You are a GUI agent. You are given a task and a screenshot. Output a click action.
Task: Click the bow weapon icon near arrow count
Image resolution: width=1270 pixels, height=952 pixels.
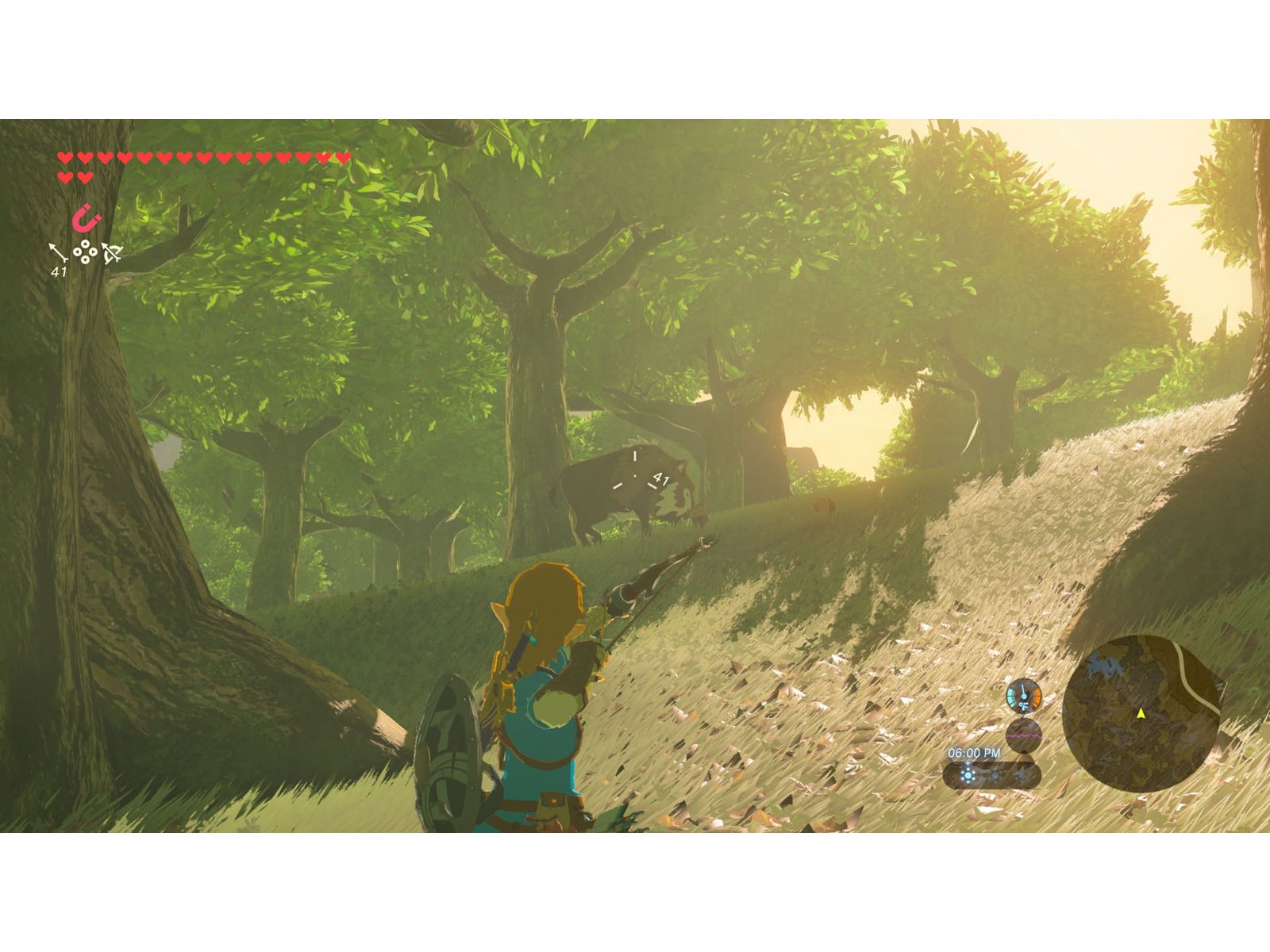[x=113, y=252]
